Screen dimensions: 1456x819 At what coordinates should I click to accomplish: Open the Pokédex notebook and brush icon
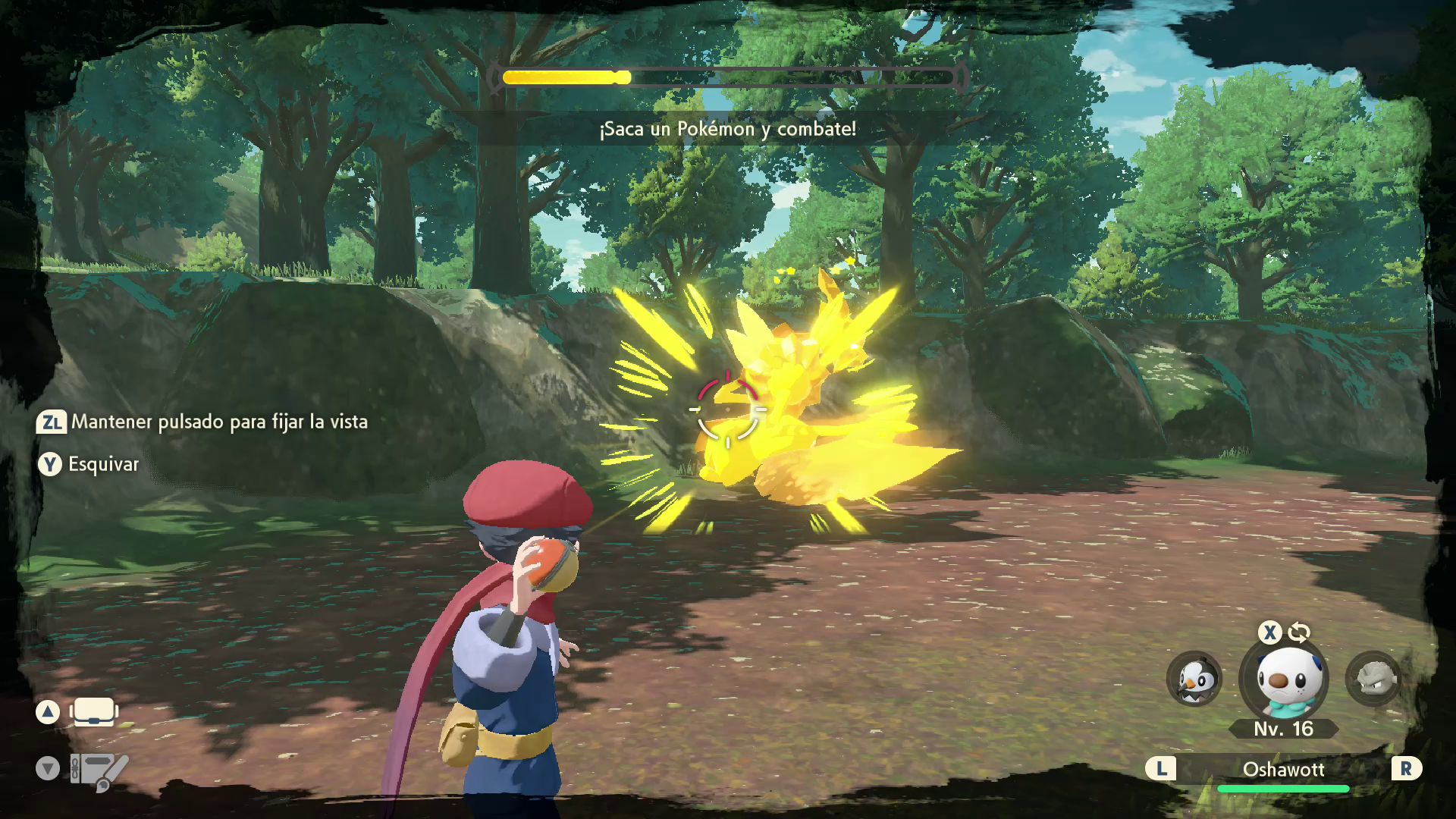[99, 770]
